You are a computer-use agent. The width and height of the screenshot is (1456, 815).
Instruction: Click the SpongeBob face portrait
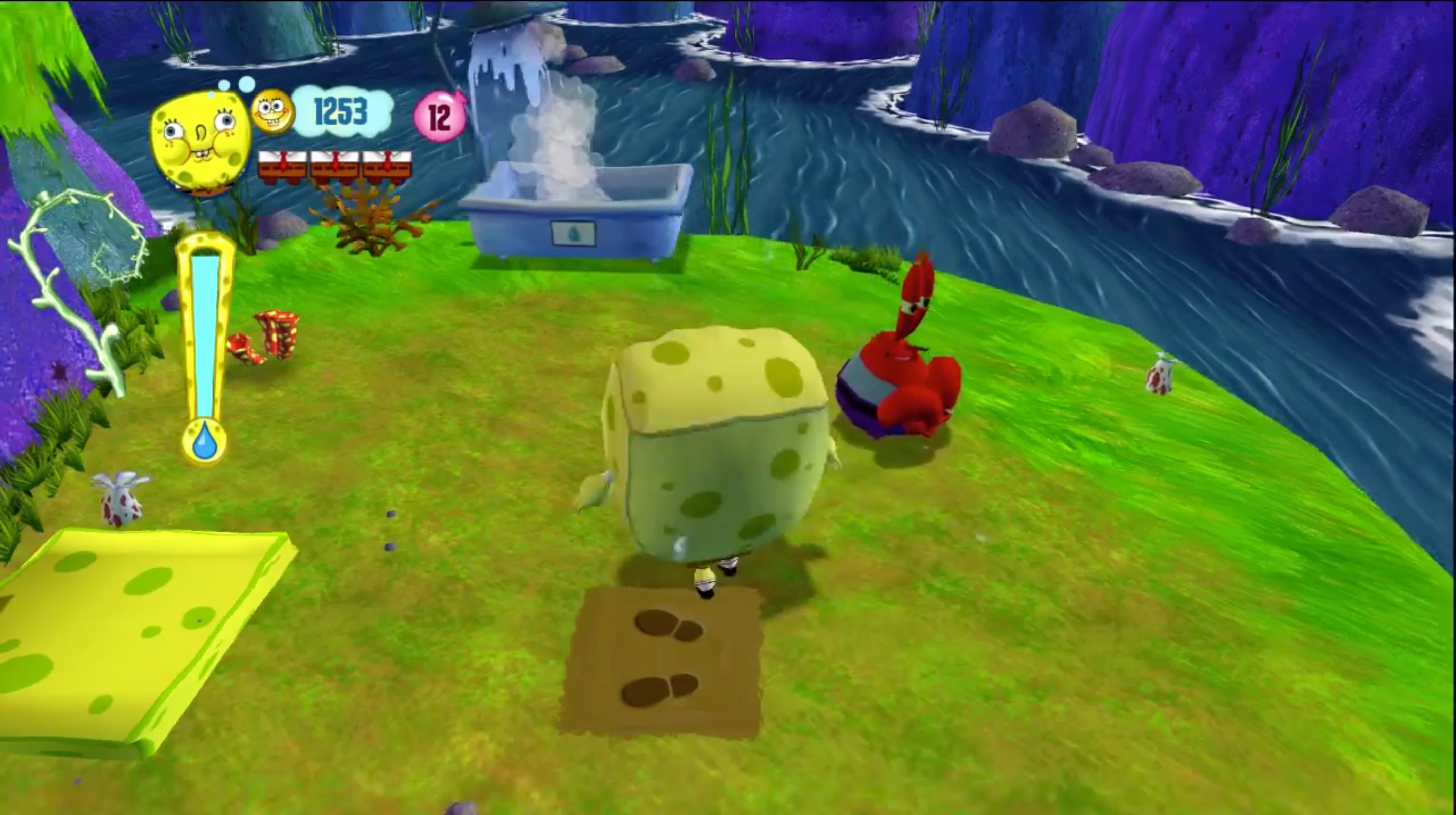[200, 141]
